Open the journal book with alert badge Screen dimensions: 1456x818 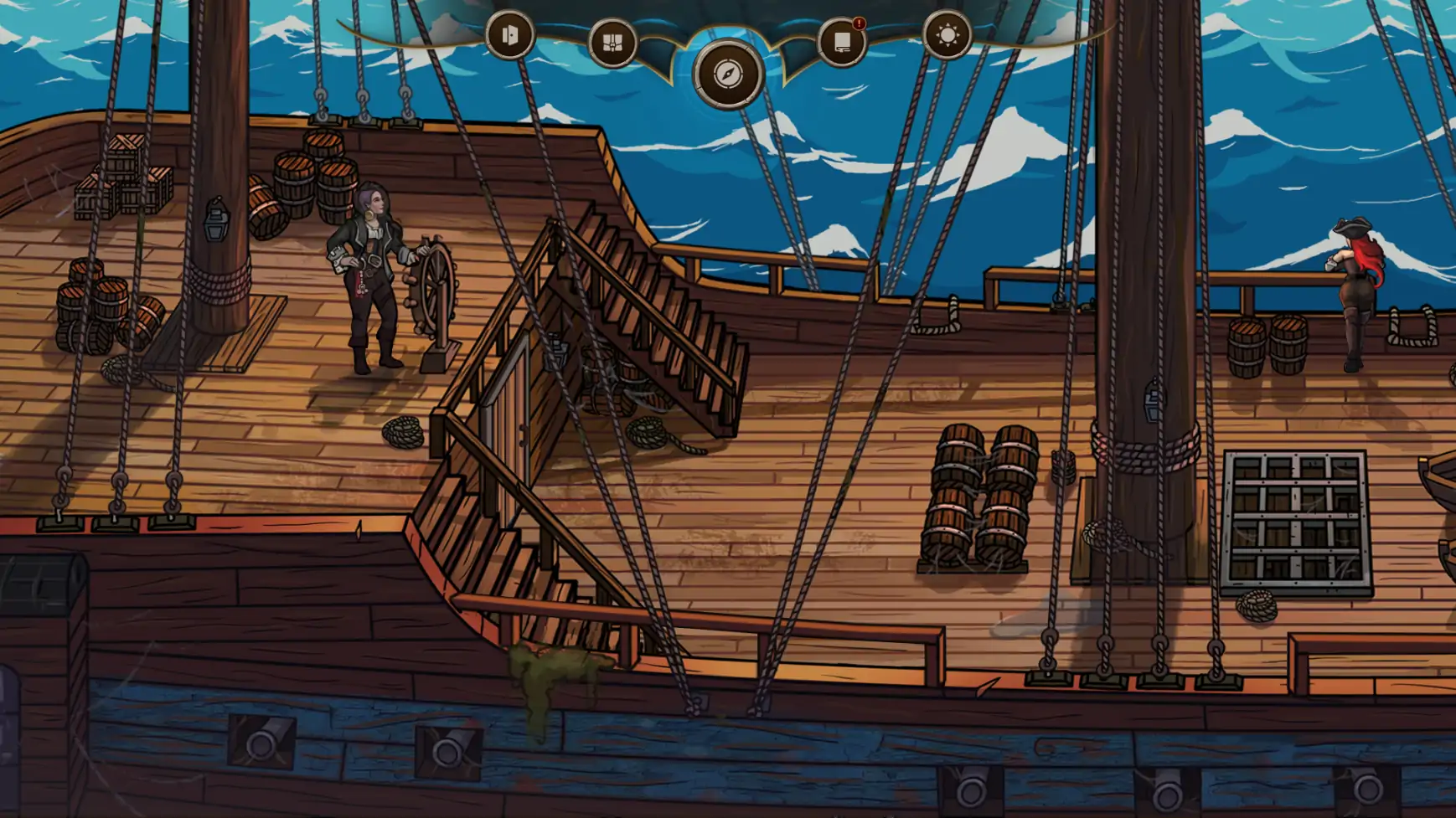[841, 42]
